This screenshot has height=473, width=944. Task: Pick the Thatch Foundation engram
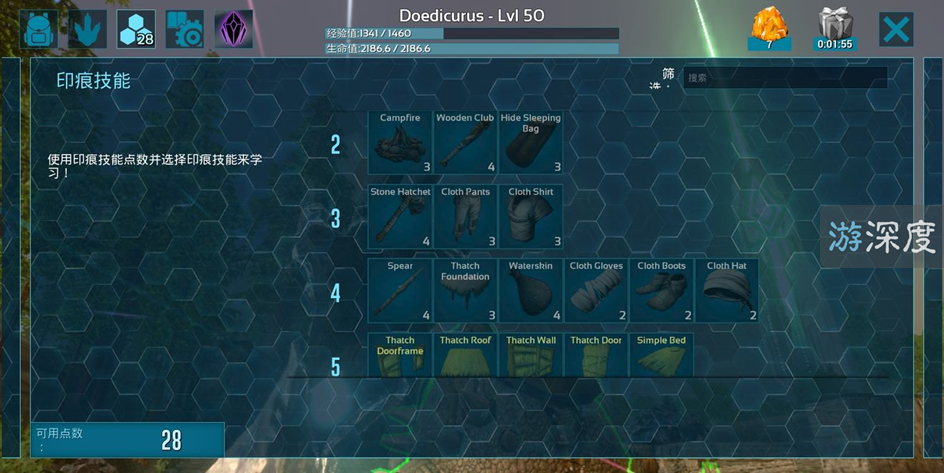coord(465,291)
